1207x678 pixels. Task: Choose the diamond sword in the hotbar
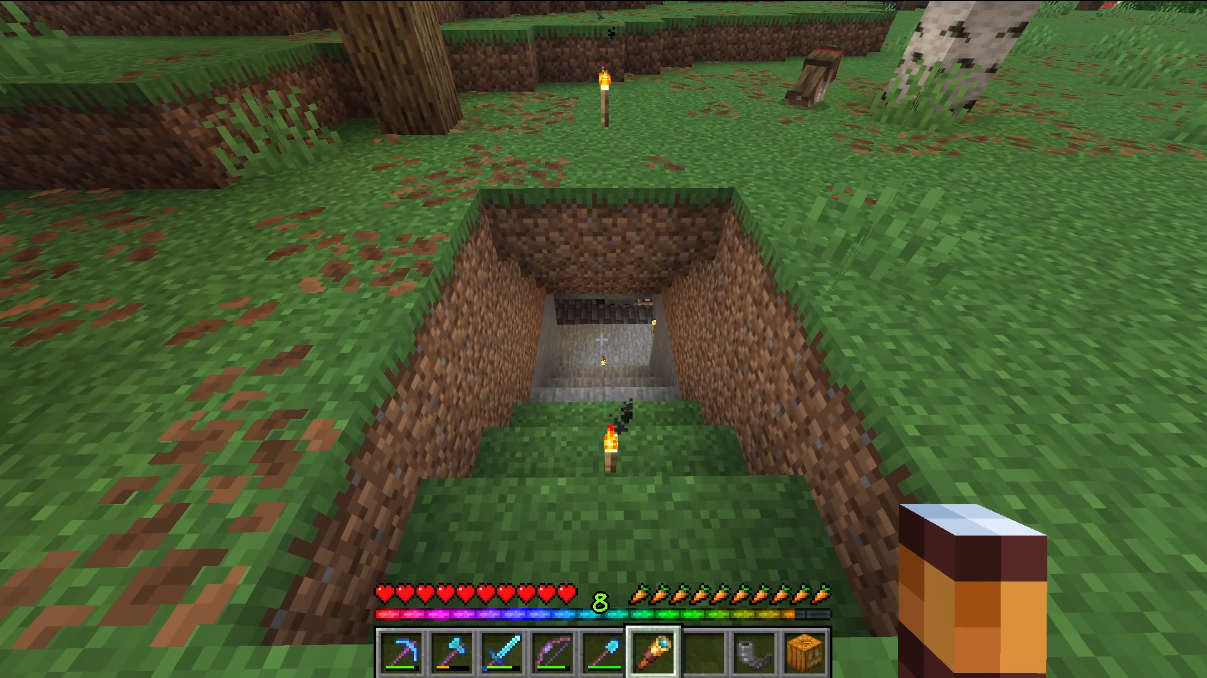pyautogui.click(x=501, y=653)
